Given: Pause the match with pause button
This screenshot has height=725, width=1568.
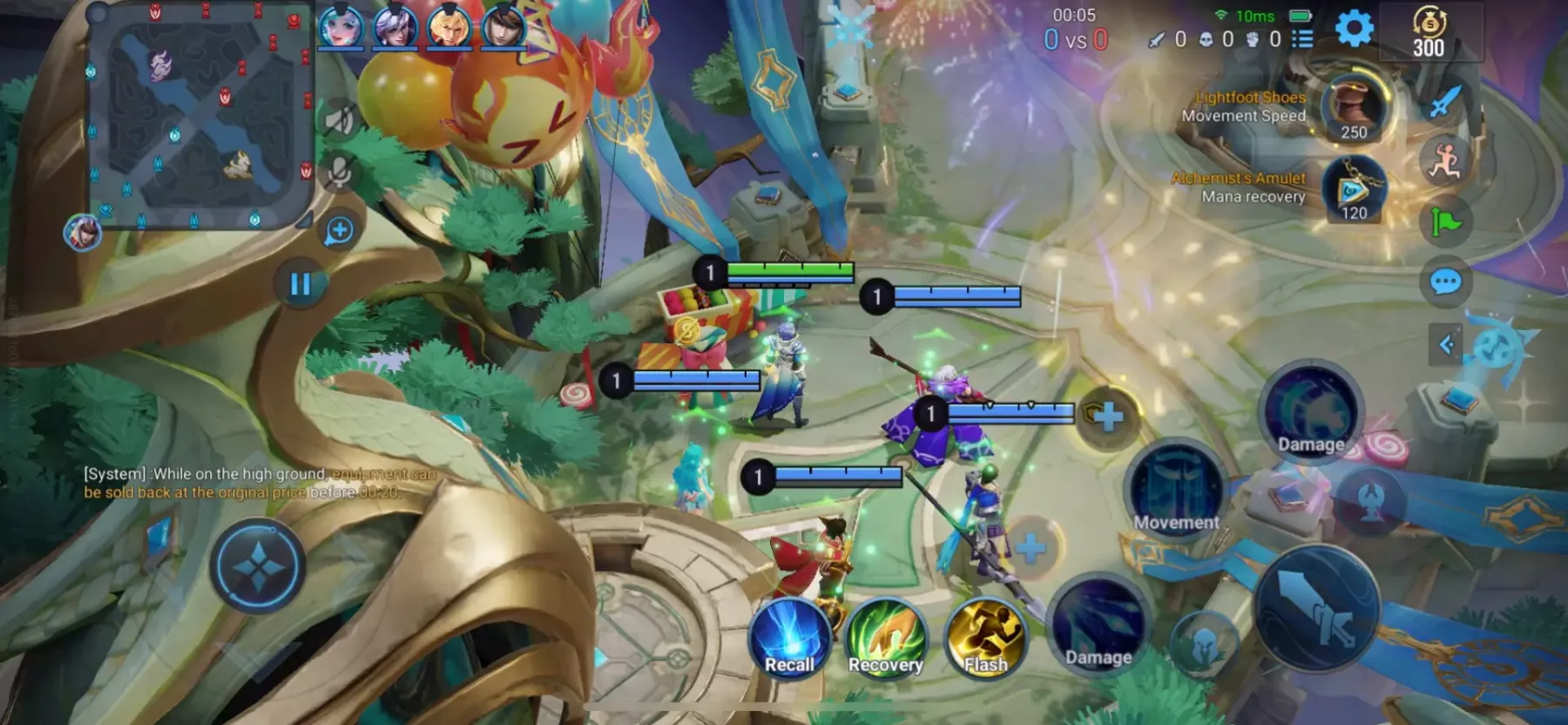Looking at the screenshot, I should click(x=300, y=284).
